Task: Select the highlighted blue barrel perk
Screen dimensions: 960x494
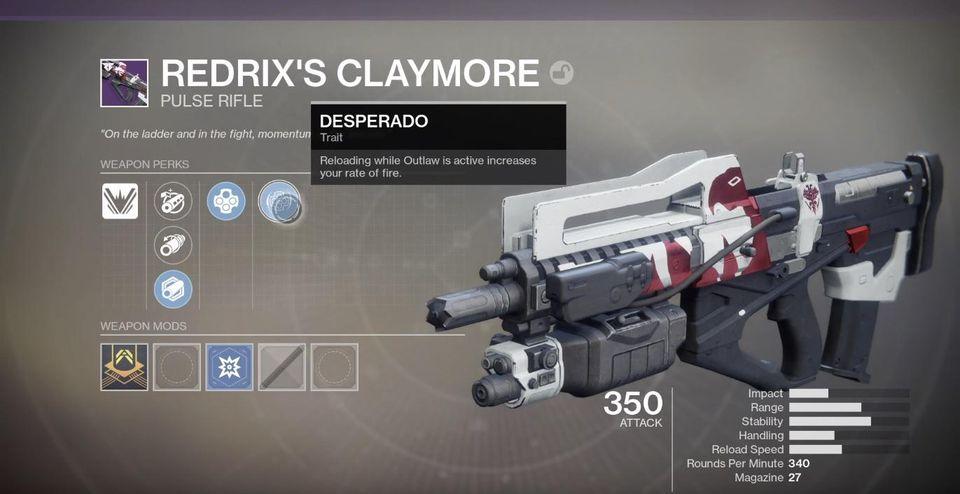Action: pyautogui.click(x=173, y=290)
